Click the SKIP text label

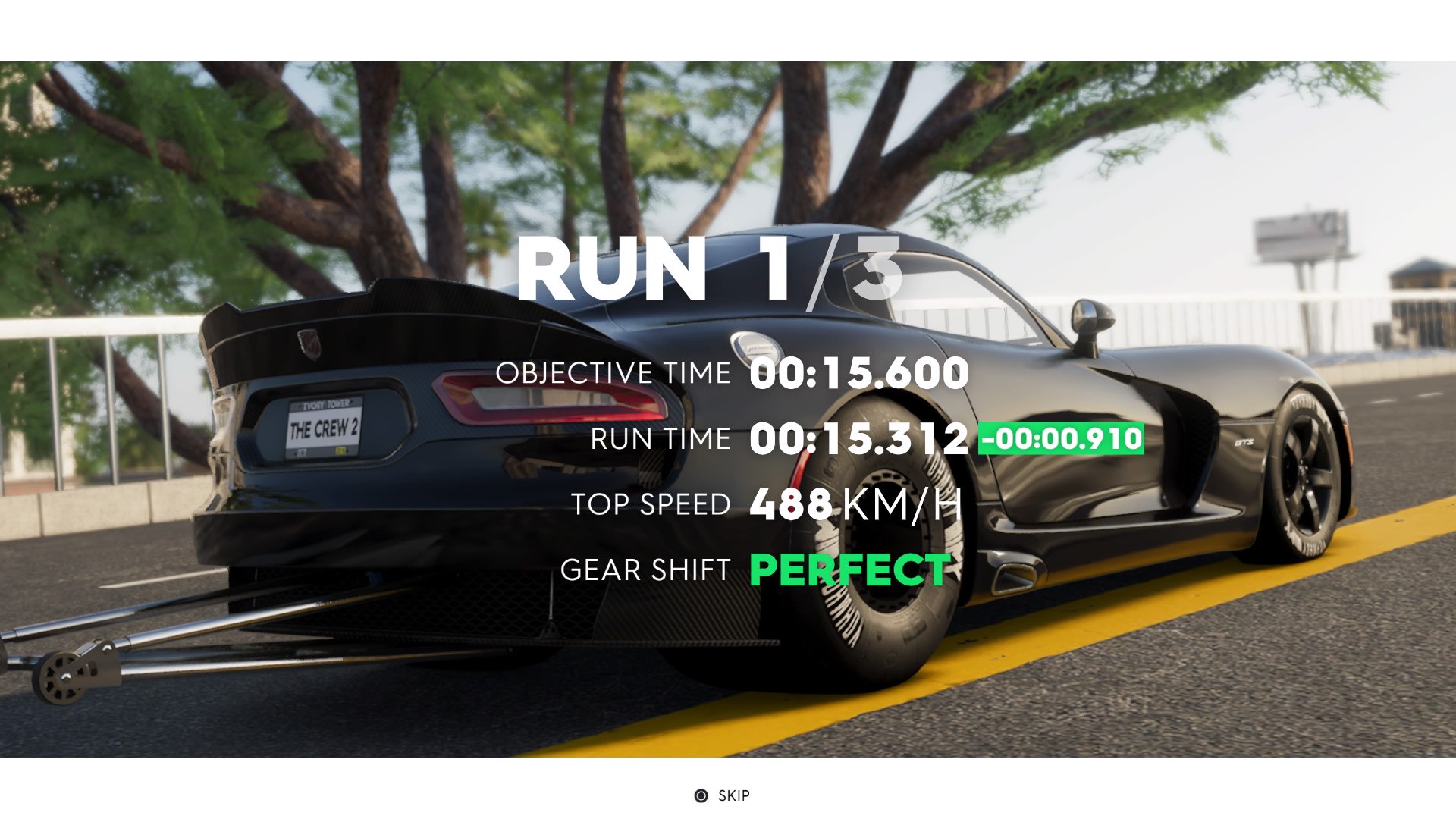pos(733,795)
